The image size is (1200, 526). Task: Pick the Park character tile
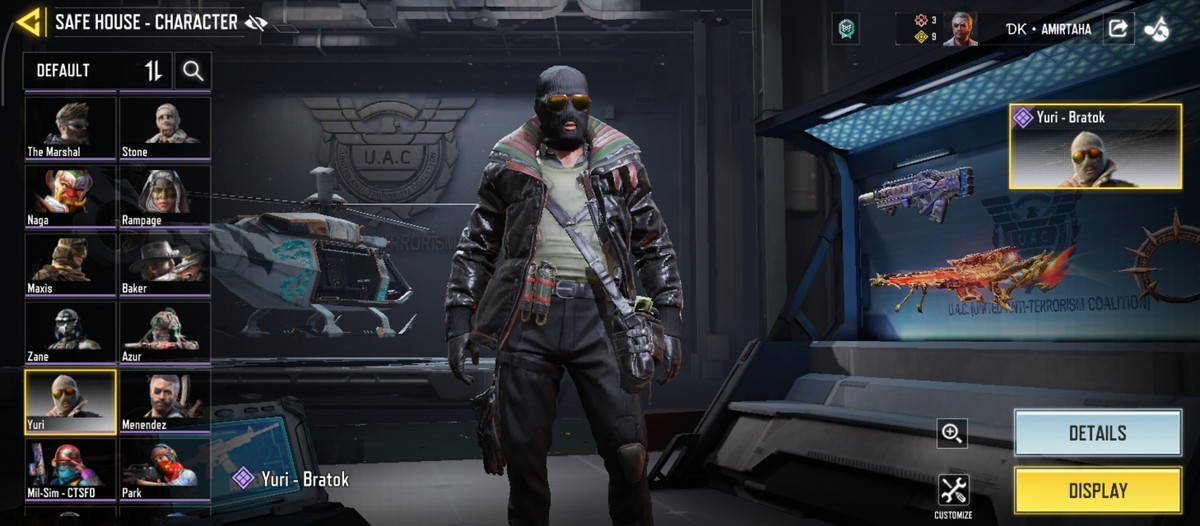point(165,469)
